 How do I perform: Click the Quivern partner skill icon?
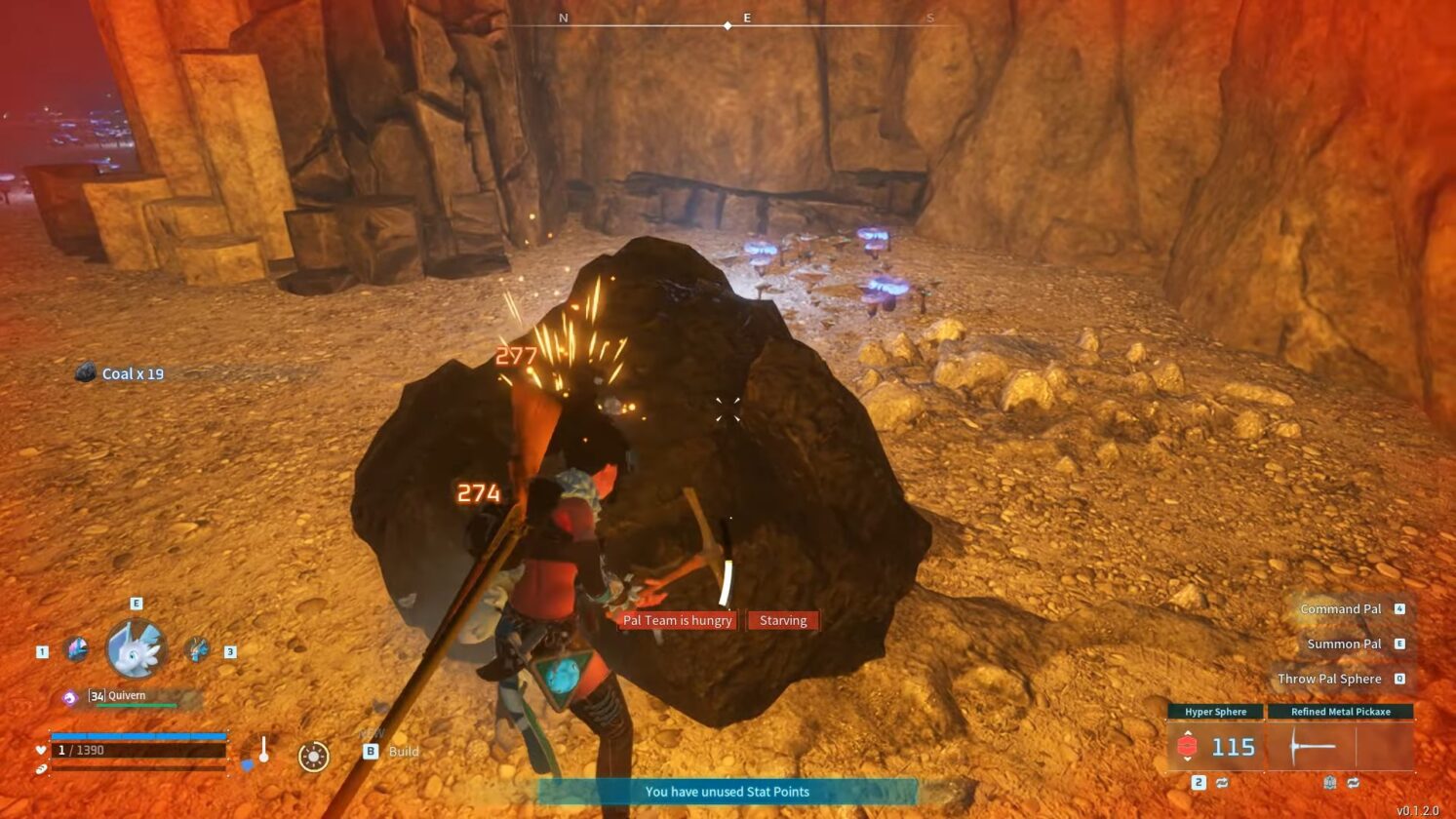pyautogui.click(x=69, y=697)
